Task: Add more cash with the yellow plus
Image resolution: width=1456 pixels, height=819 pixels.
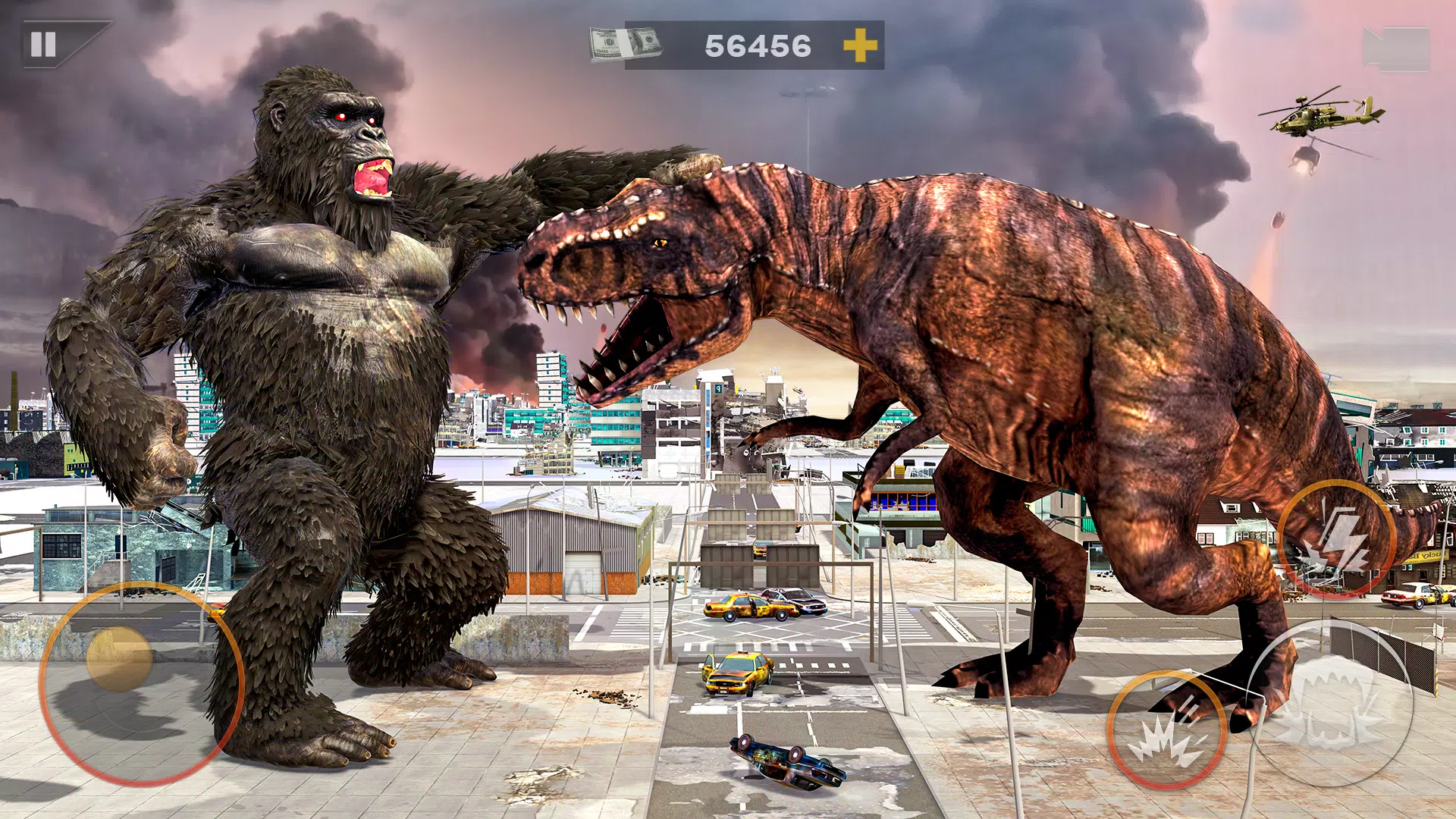Action: (x=860, y=45)
